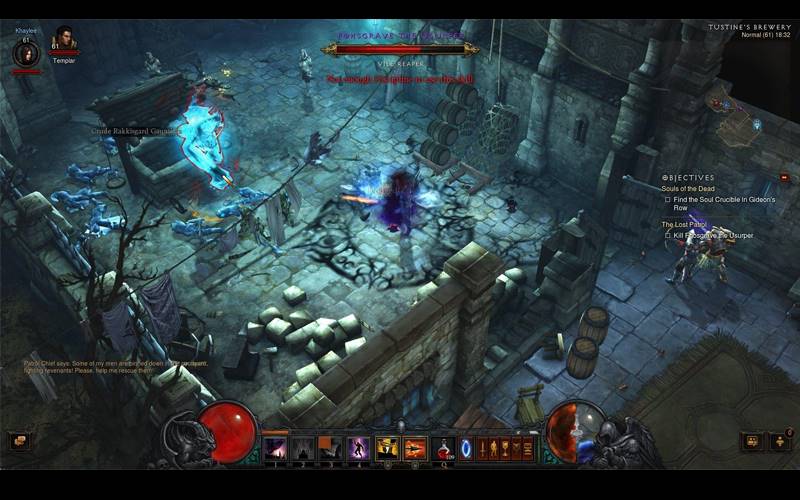The image size is (800, 500).
Task: Activate the skill in hotbar slot 1
Action: click(x=275, y=448)
